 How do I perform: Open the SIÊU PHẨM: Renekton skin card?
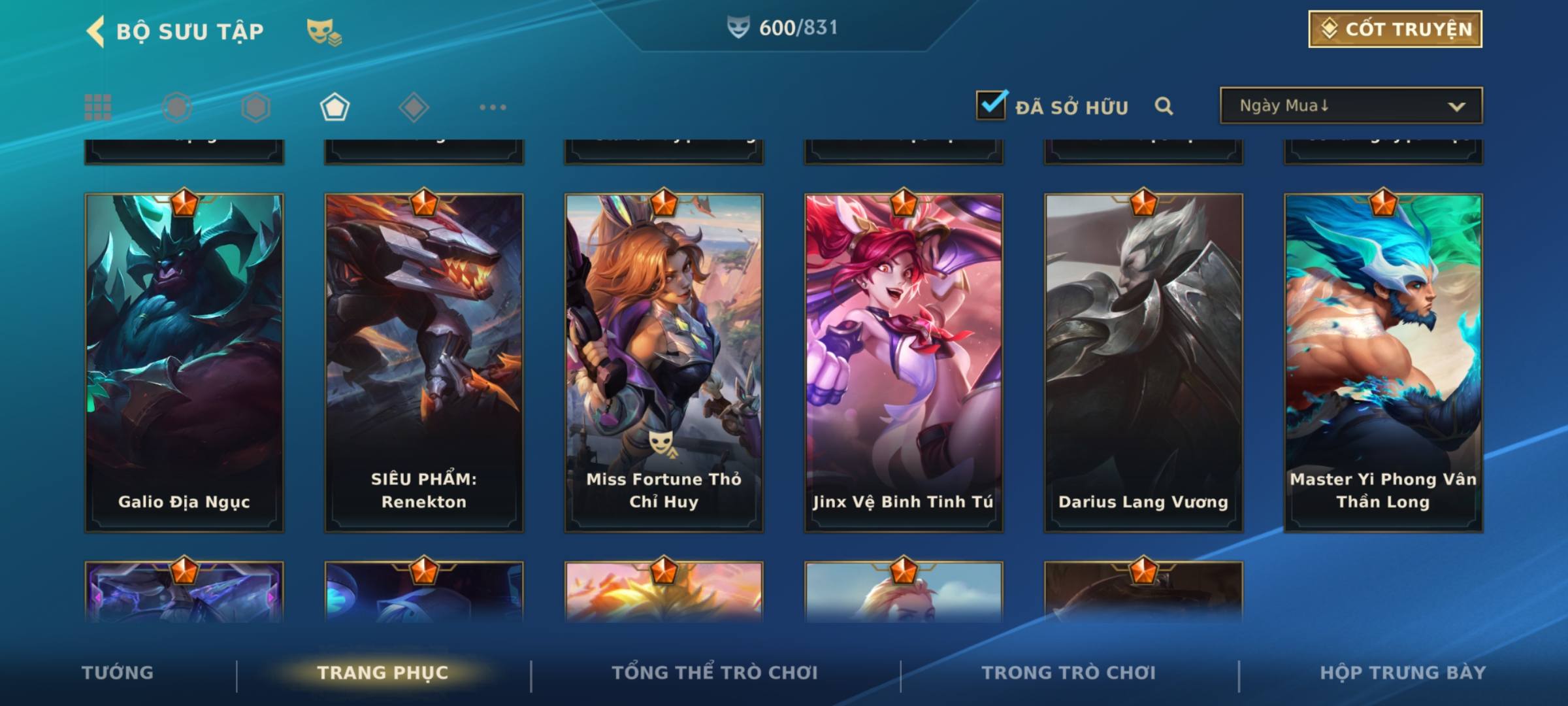[424, 363]
